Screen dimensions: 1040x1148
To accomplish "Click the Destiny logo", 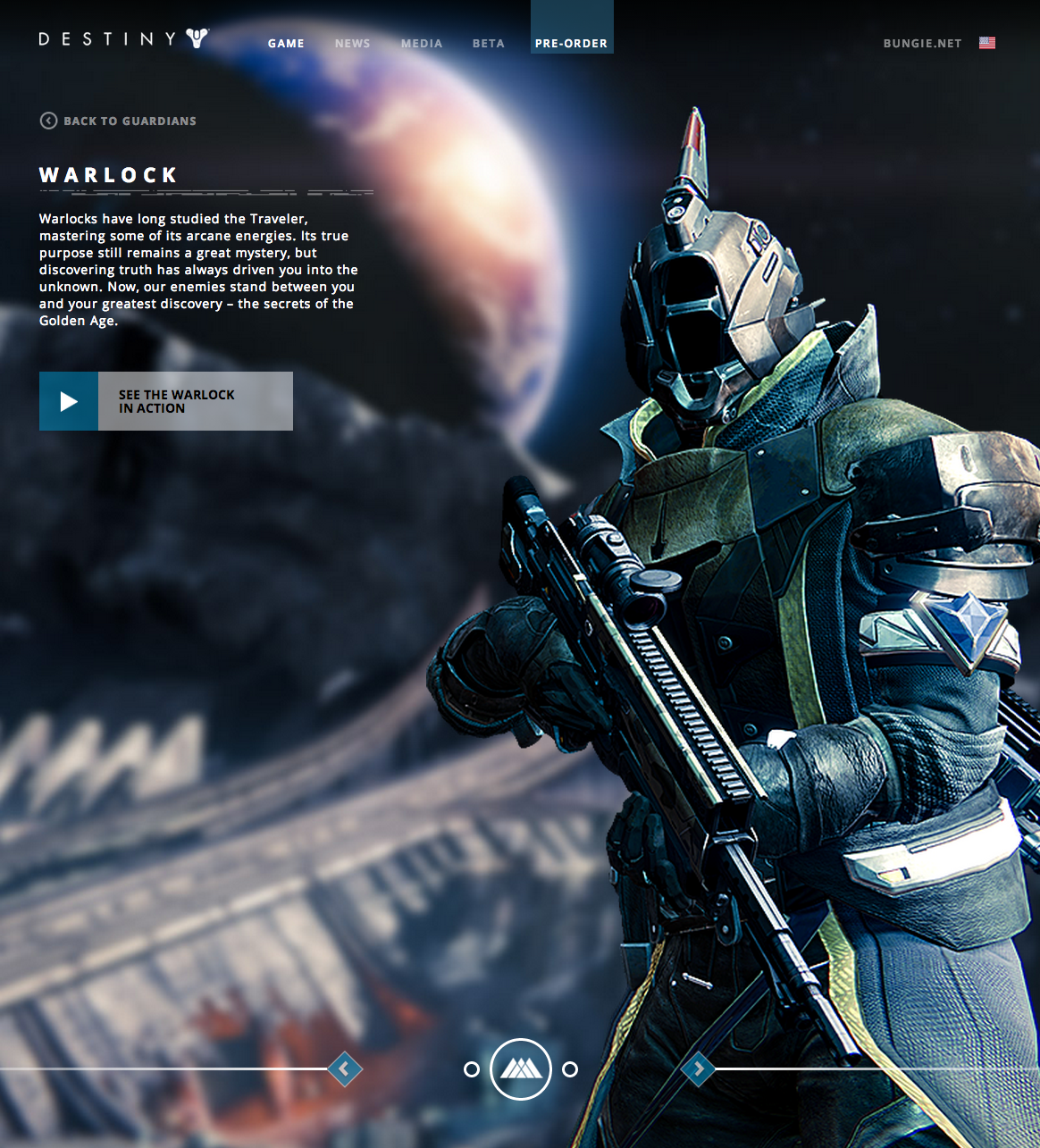I will click(123, 38).
